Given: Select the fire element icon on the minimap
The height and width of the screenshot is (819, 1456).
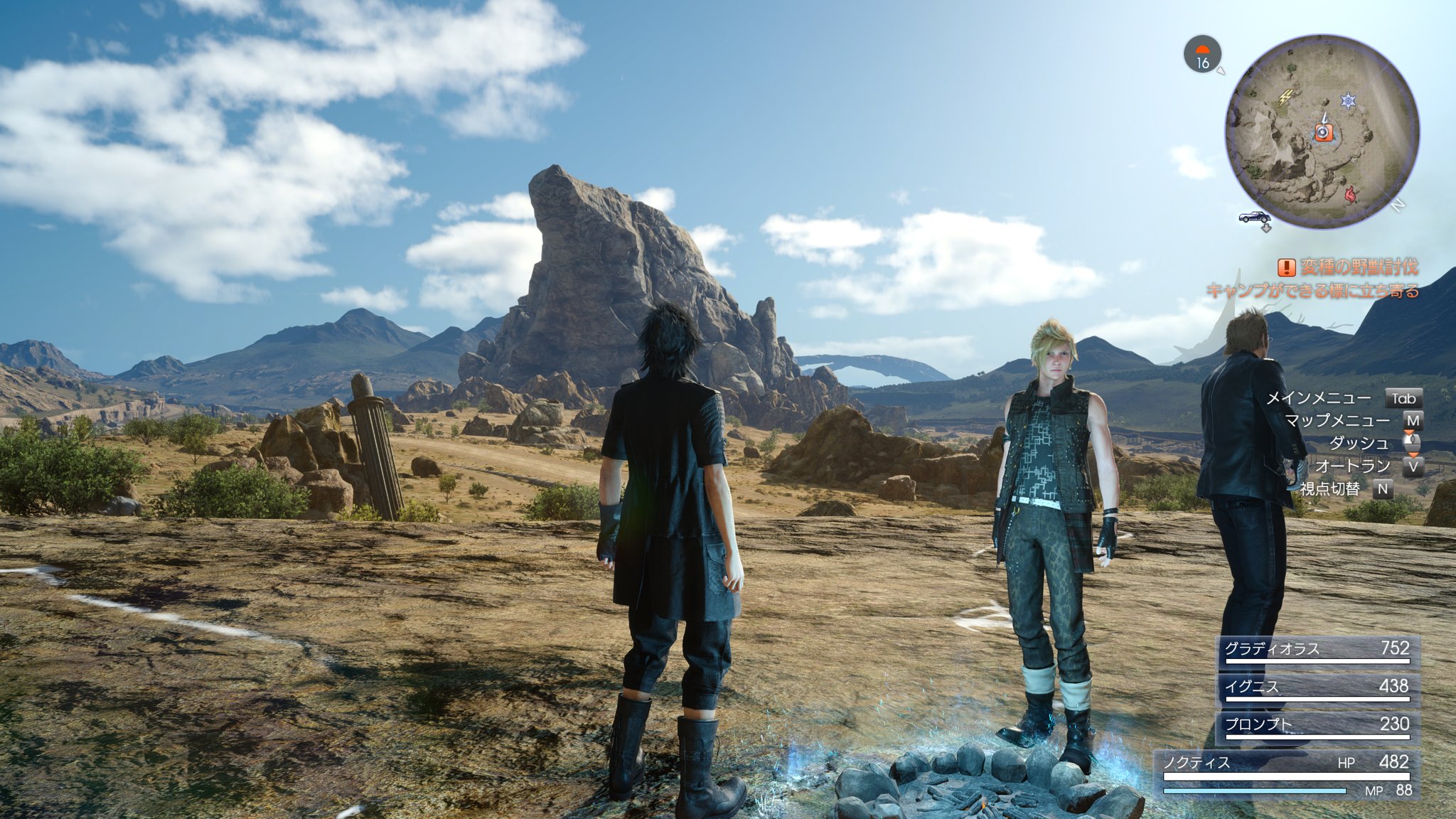Looking at the screenshot, I should point(1349,193).
